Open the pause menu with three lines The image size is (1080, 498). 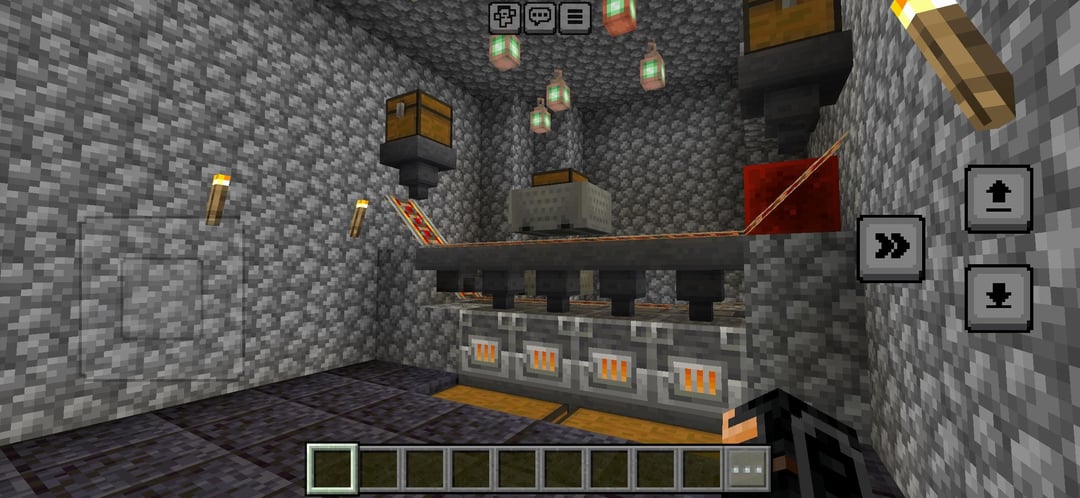click(x=573, y=17)
